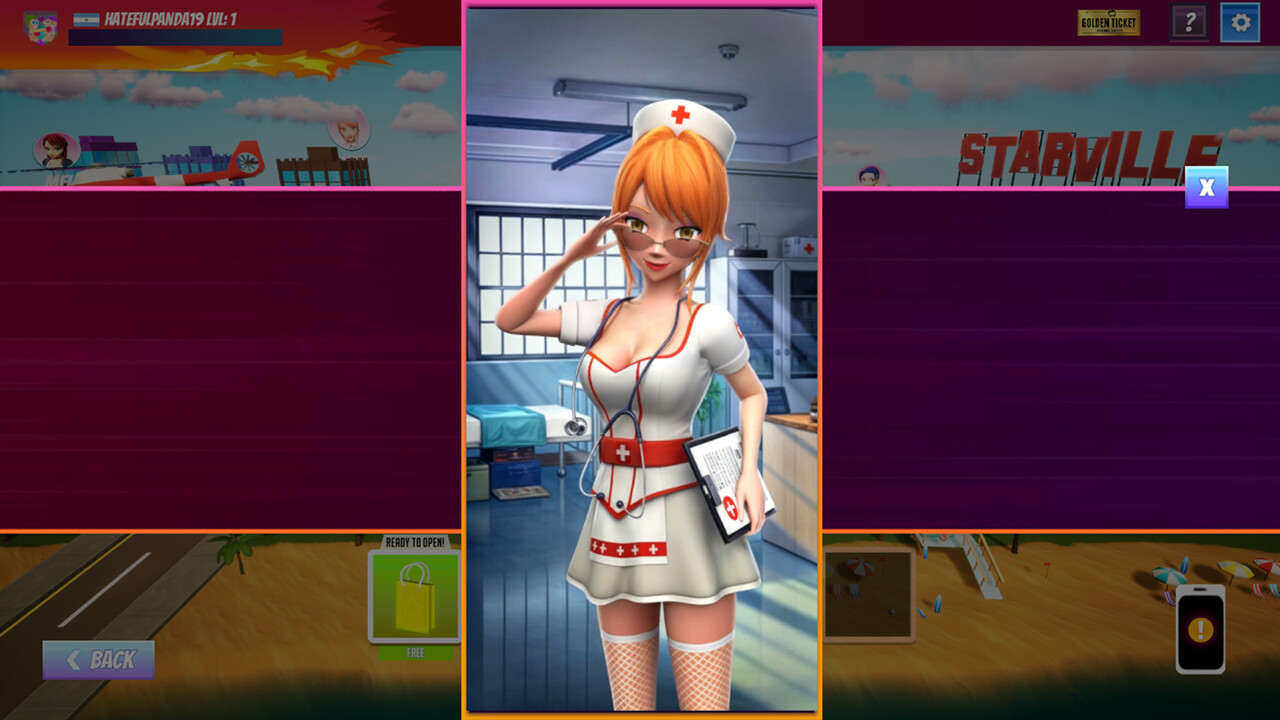
Task: Claim the Golden Ticket
Action: [1108, 22]
